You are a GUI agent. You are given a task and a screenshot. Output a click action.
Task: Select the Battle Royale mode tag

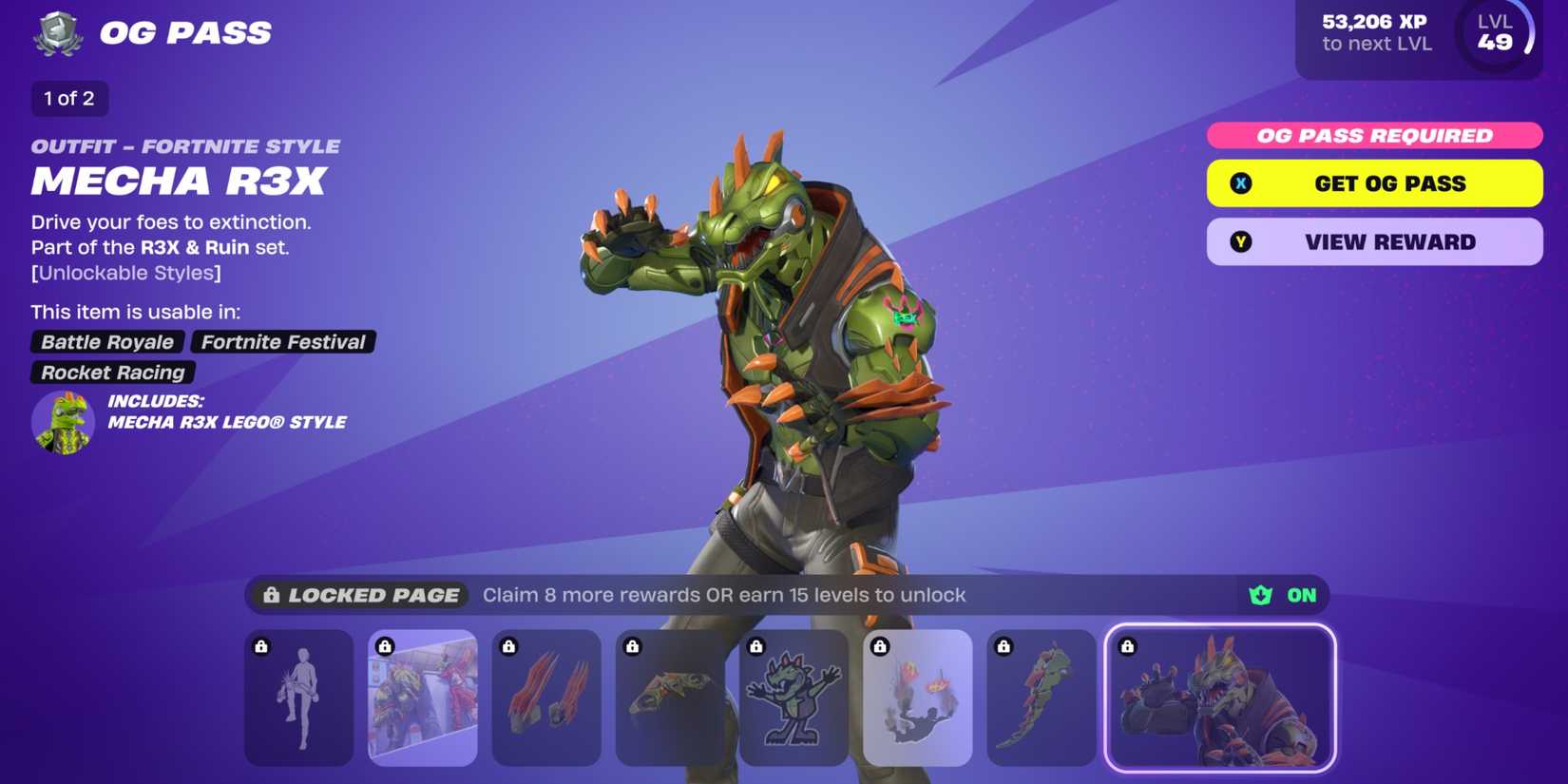[105, 342]
